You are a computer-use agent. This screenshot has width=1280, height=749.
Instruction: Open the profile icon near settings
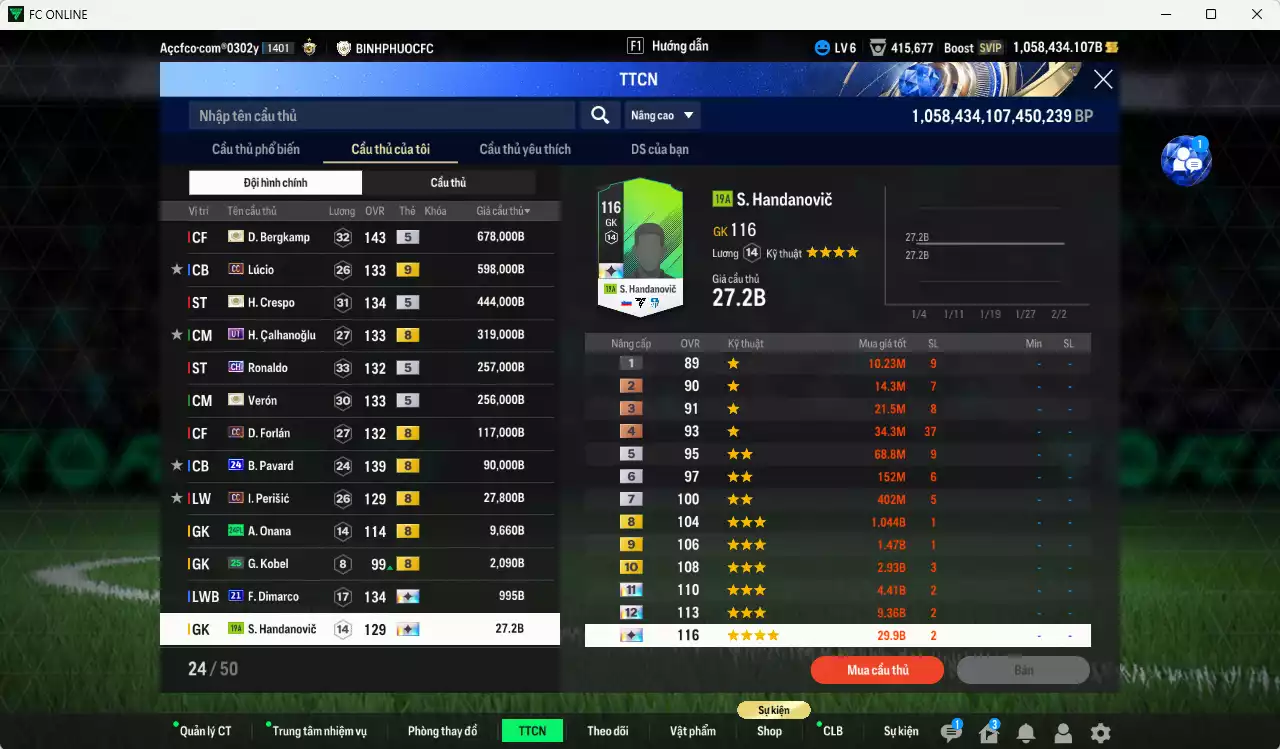click(x=1063, y=732)
